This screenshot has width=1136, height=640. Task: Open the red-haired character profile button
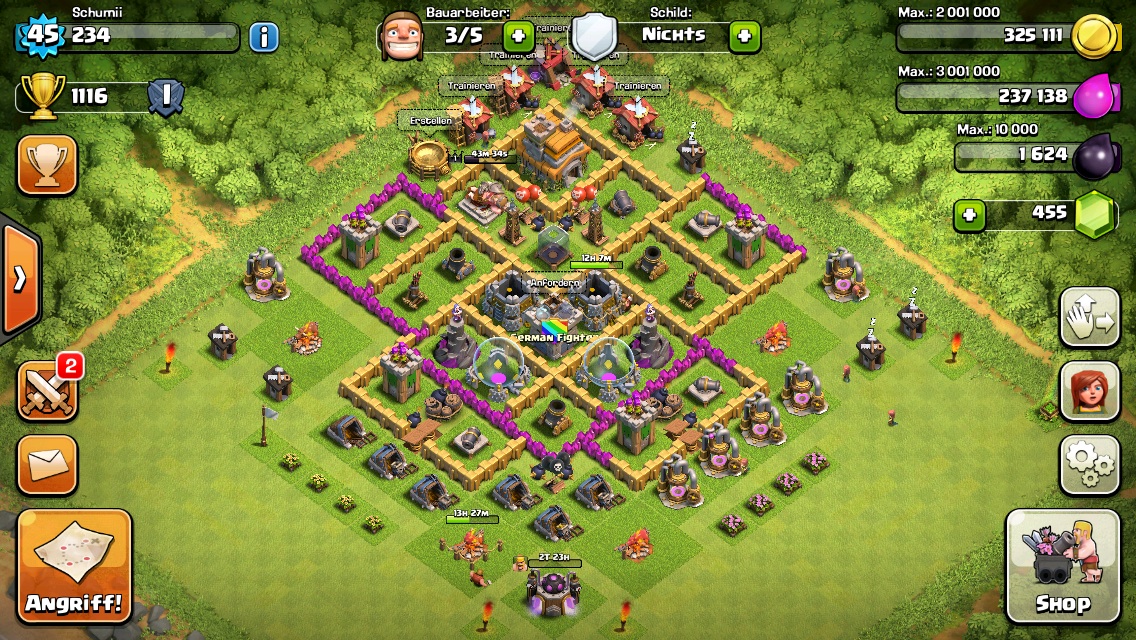point(1089,391)
